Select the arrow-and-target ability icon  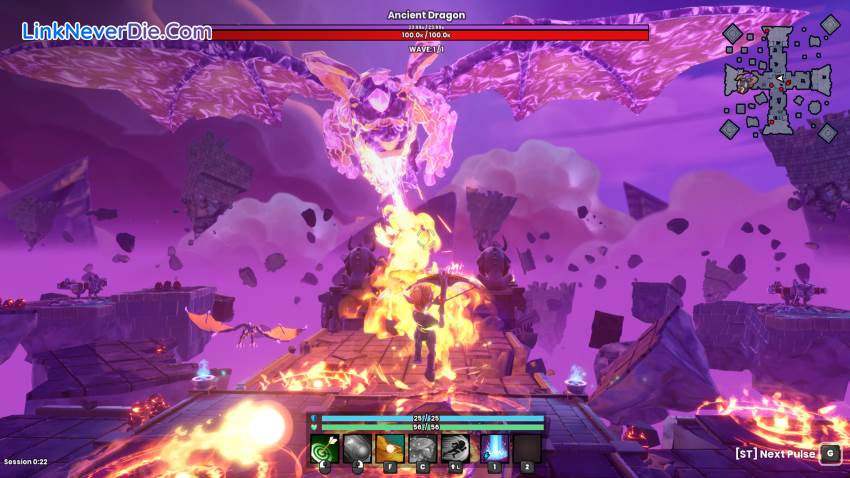click(324, 449)
